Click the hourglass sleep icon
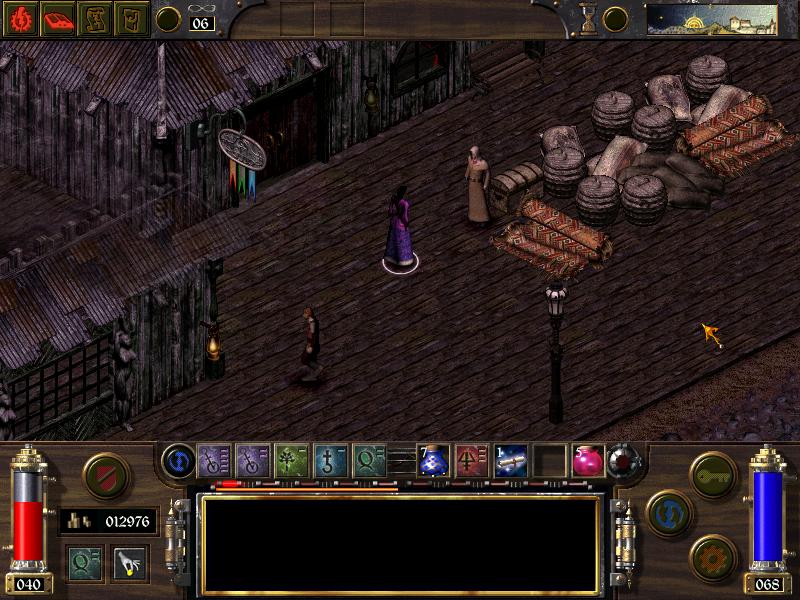This screenshot has height=600, width=800. click(589, 18)
